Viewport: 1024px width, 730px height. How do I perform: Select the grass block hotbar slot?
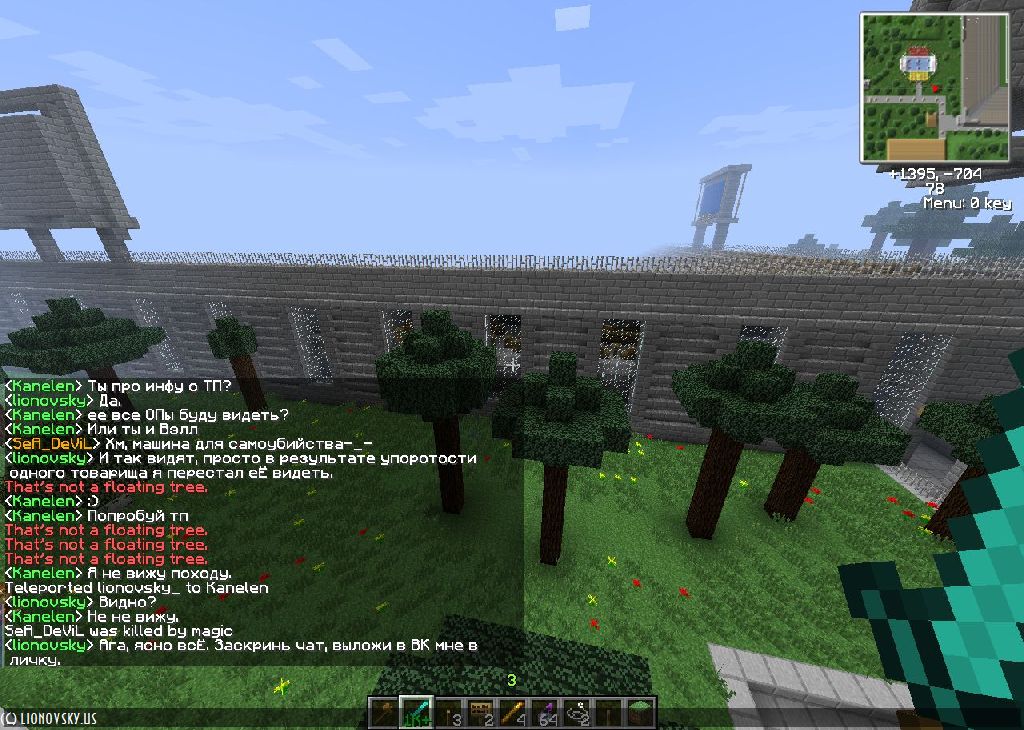(x=641, y=713)
